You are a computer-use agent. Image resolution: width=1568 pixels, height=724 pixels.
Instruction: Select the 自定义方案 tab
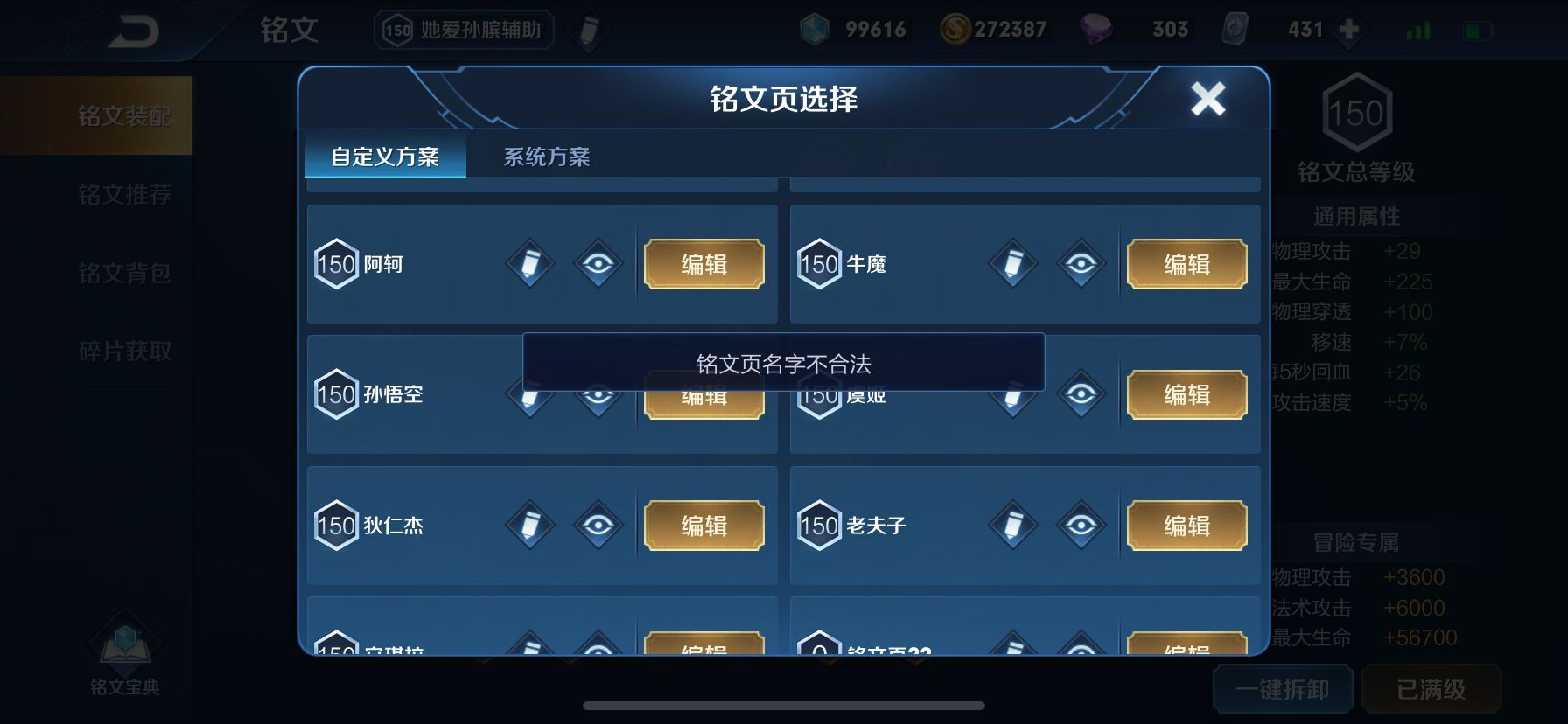pyautogui.click(x=385, y=157)
